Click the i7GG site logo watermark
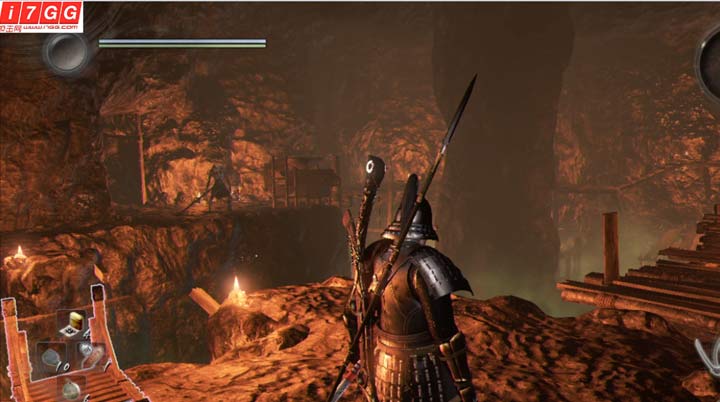 tap(40, 14)
